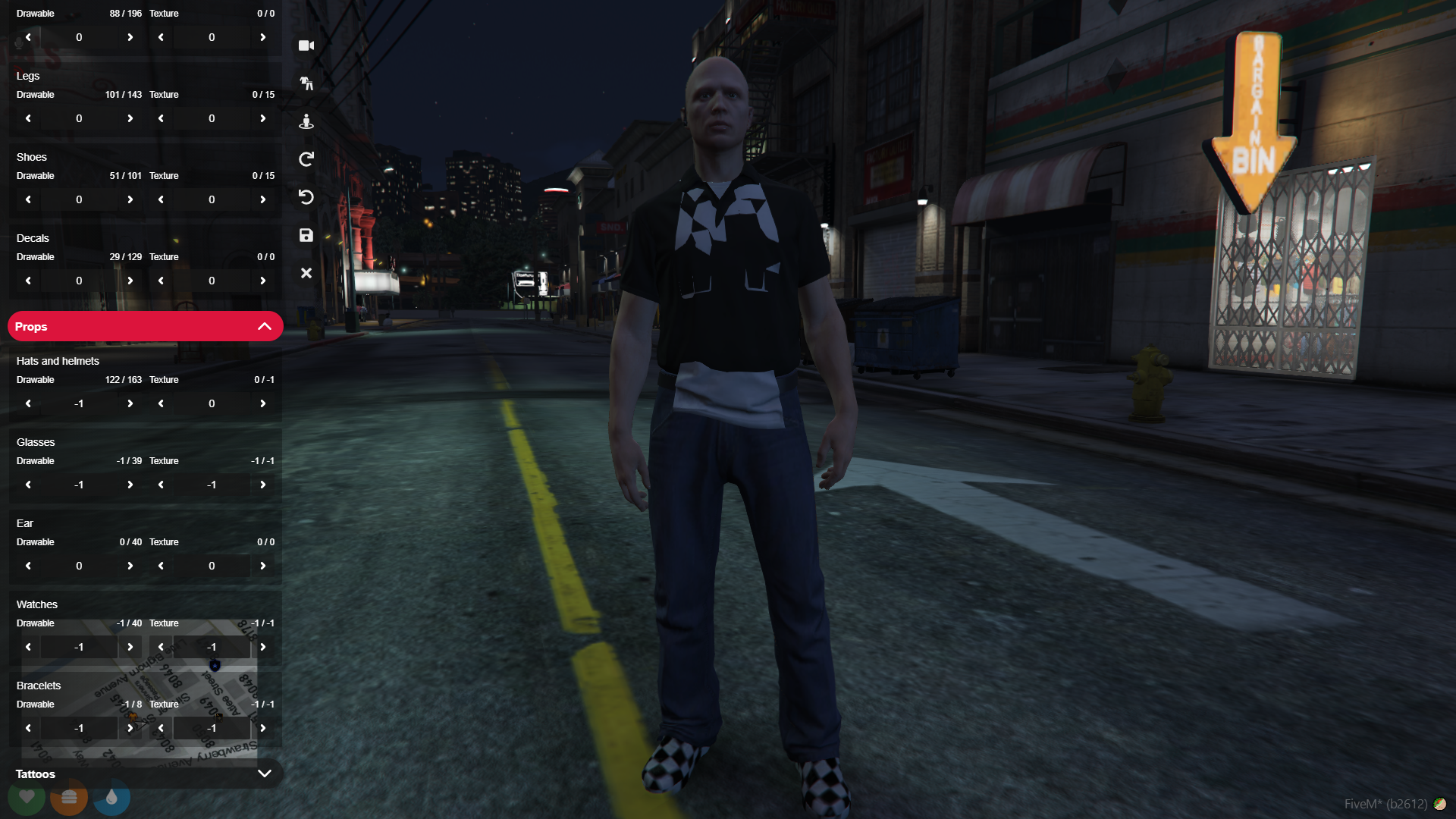The height and width of the screenshot is (819, 1456).
Task: Select previous Legs drawable
Action: pos(28,118)
